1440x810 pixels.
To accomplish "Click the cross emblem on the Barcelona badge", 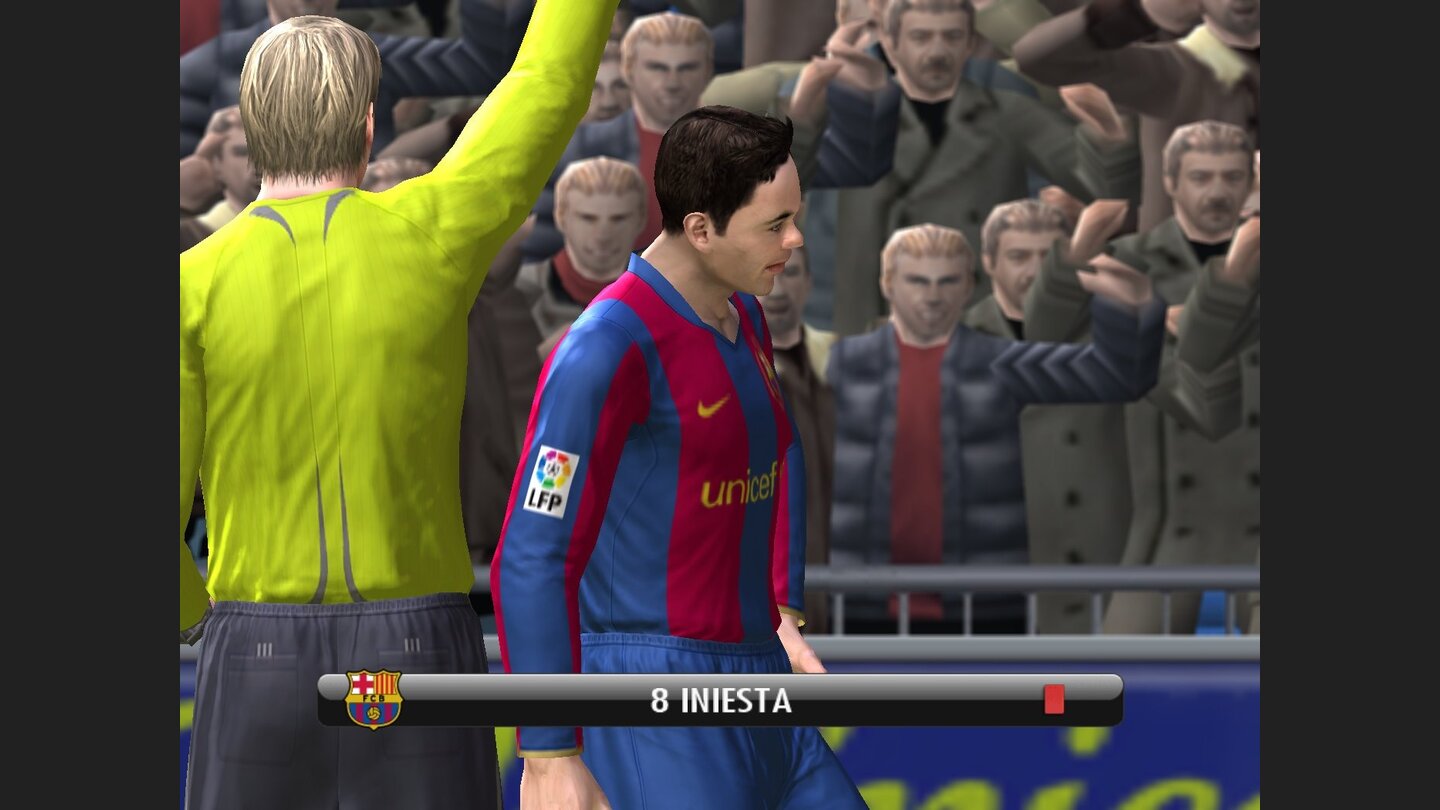I will [362, 682].
